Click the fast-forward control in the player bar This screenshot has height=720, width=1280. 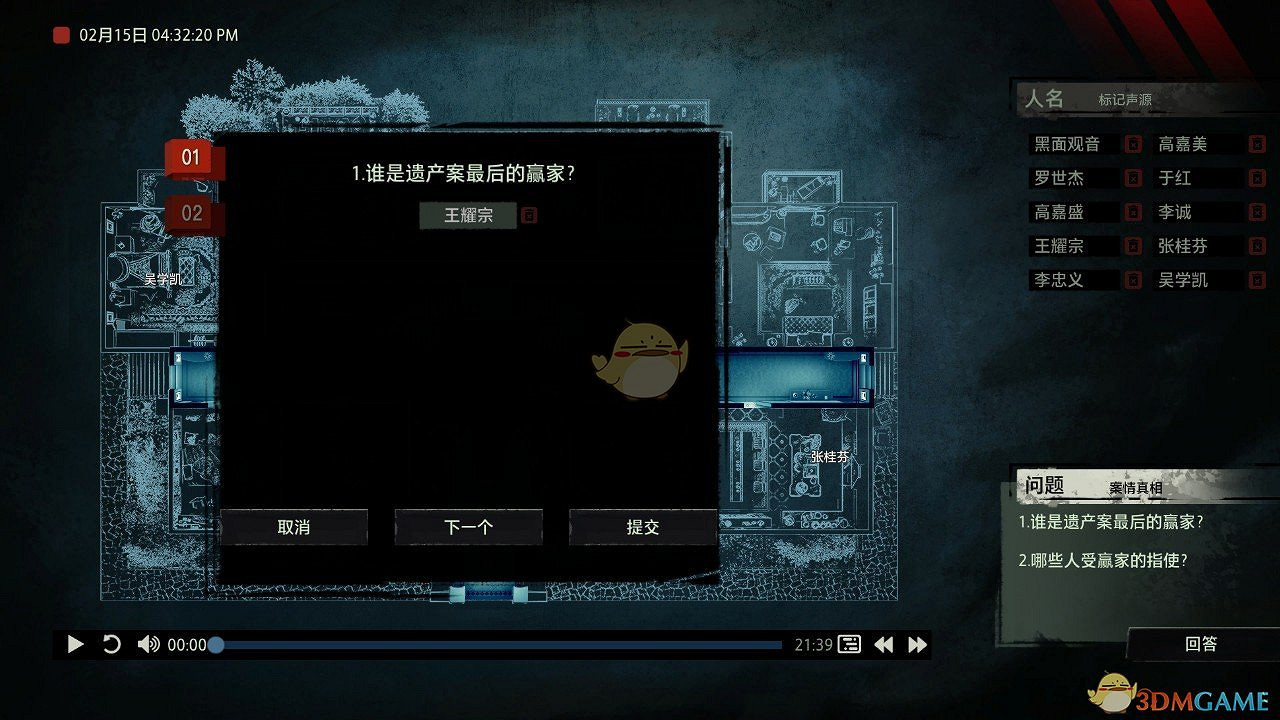click(916, 644)
